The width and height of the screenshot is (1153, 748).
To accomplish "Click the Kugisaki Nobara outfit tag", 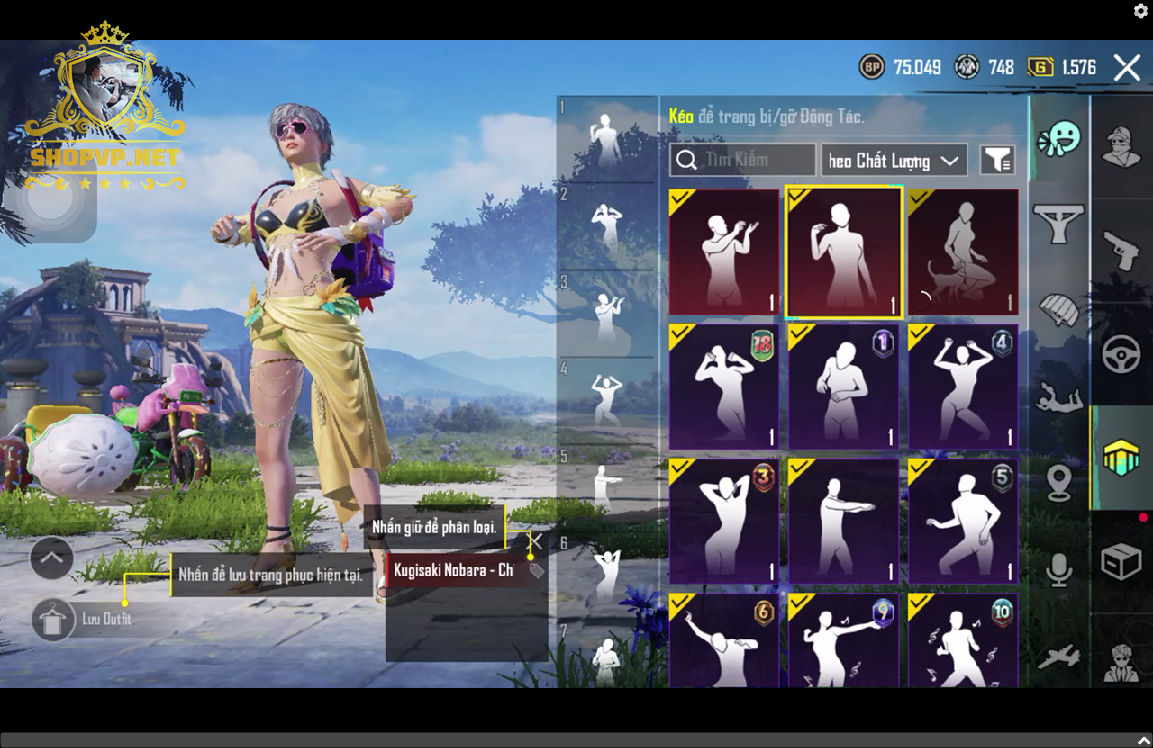I will (455, 570).
